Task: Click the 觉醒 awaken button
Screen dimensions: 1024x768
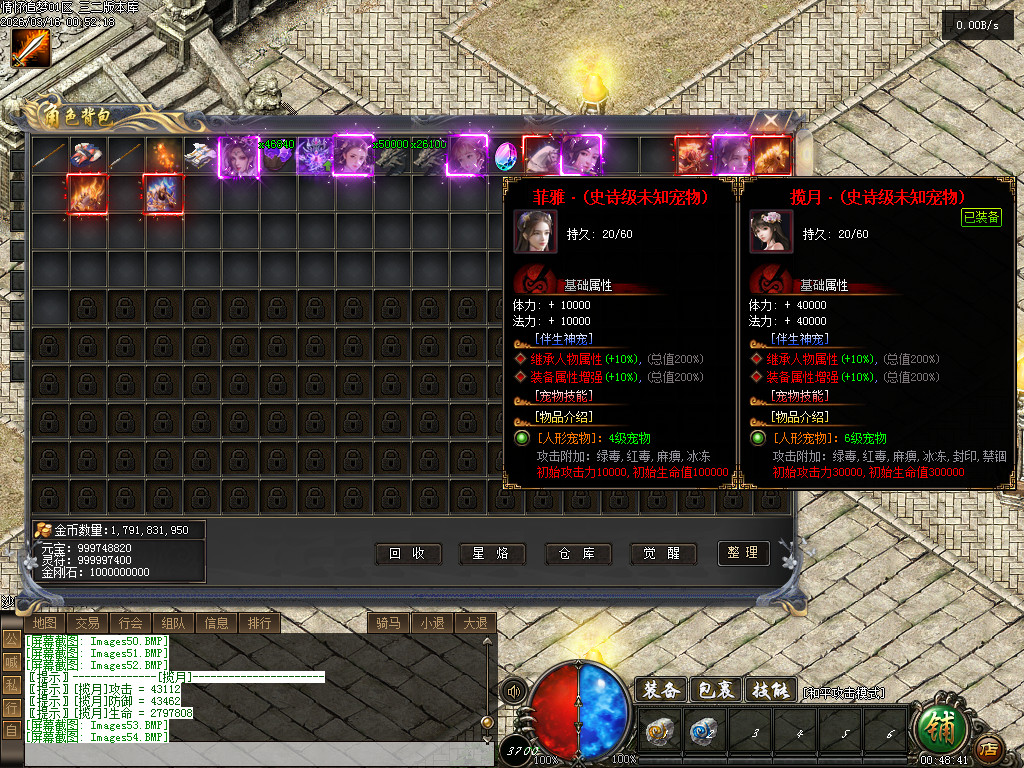Action: point(663,553)
